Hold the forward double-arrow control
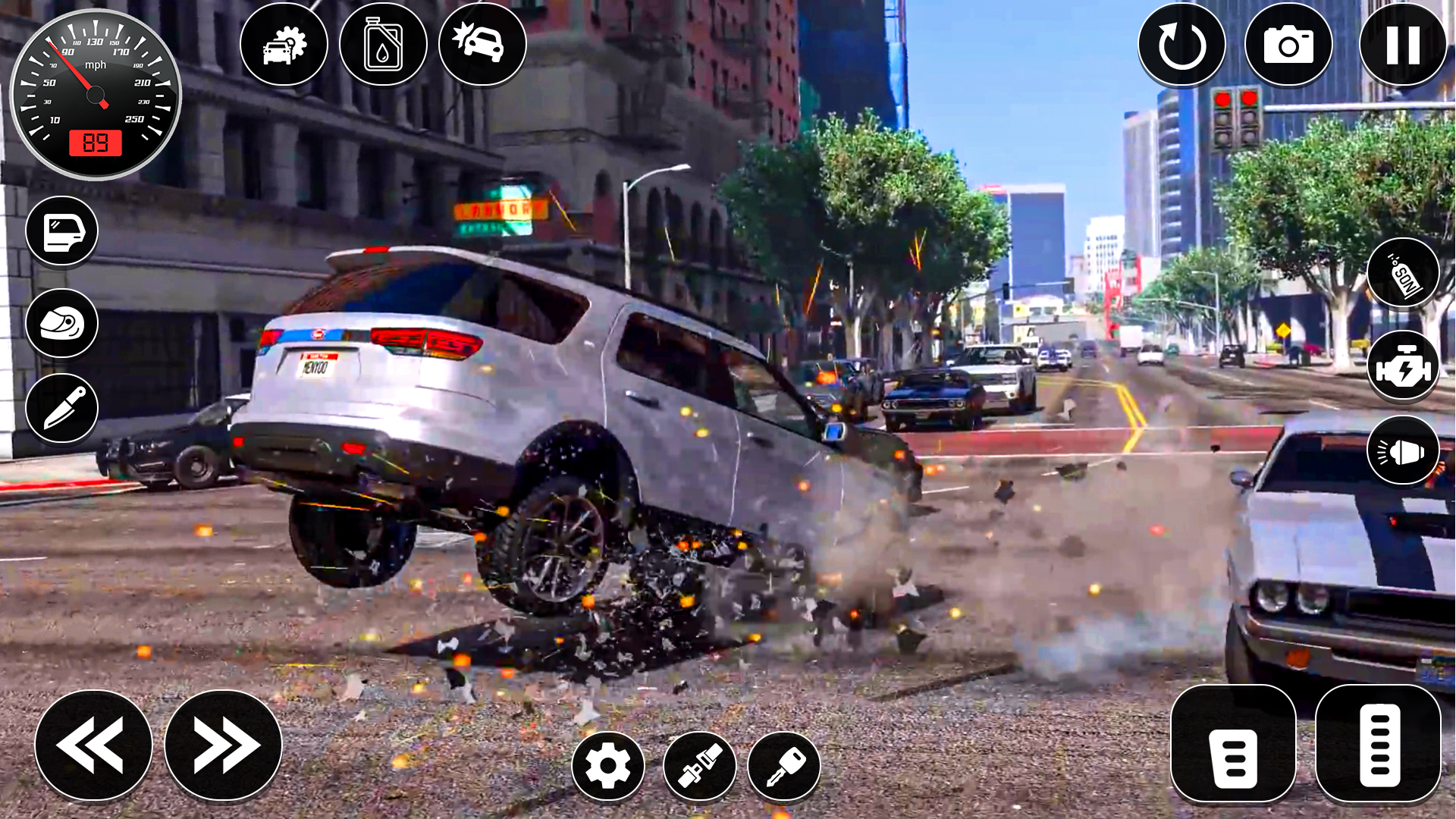1456x819 pixels. [221, 745]
